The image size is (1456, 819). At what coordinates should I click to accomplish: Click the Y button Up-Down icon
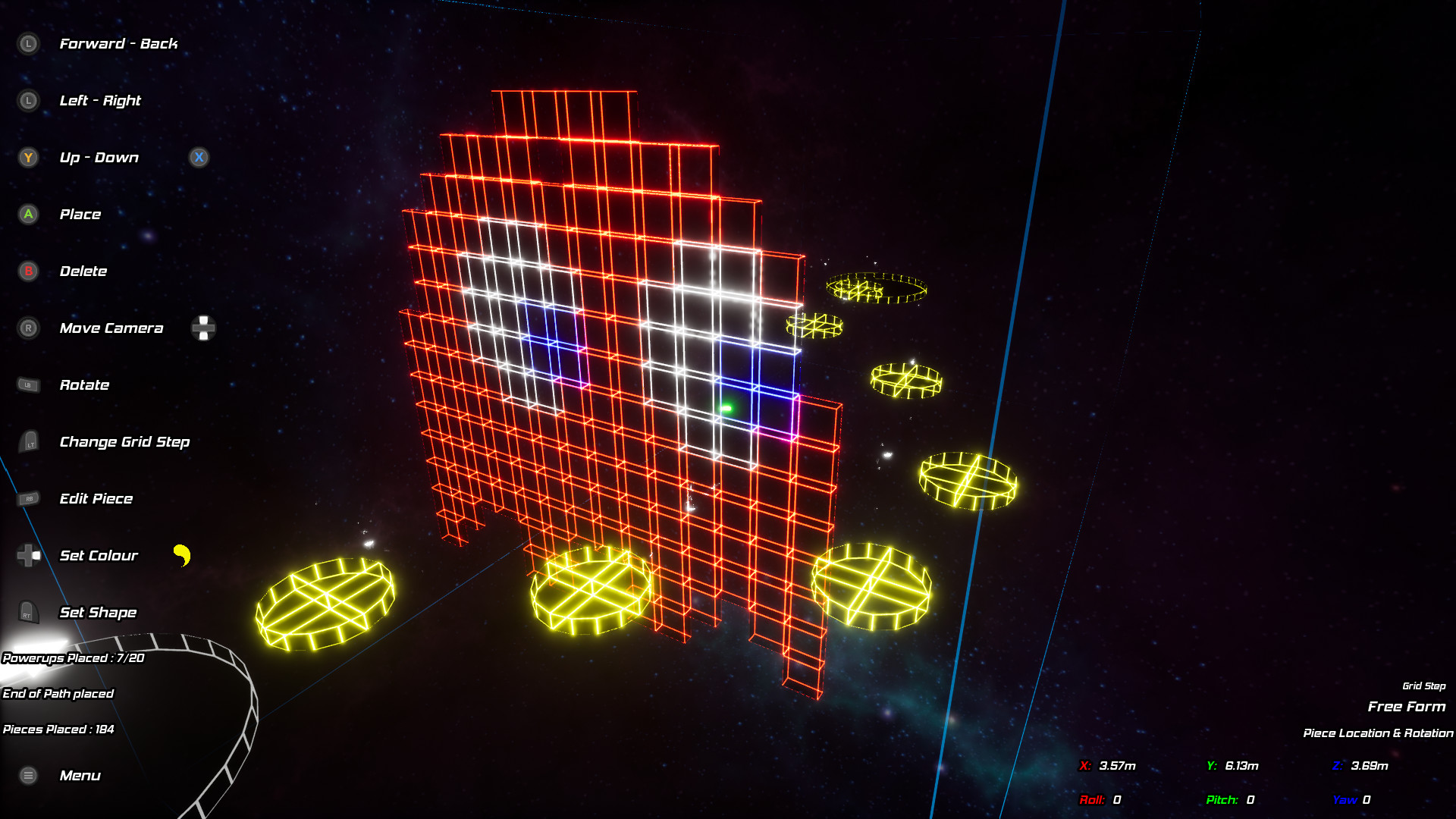click(28, 158)
